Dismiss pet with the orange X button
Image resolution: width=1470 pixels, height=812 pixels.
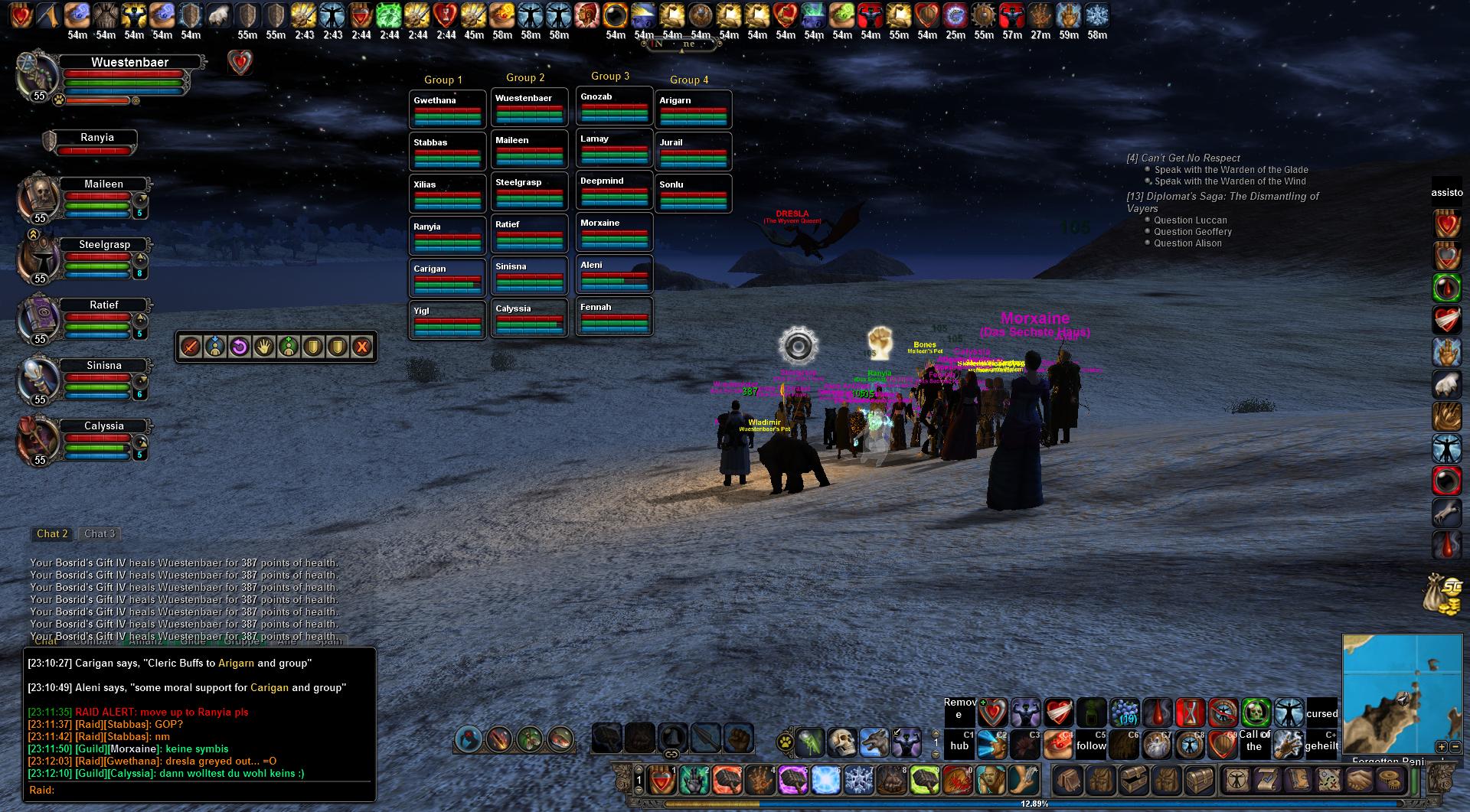pos(361,347)
